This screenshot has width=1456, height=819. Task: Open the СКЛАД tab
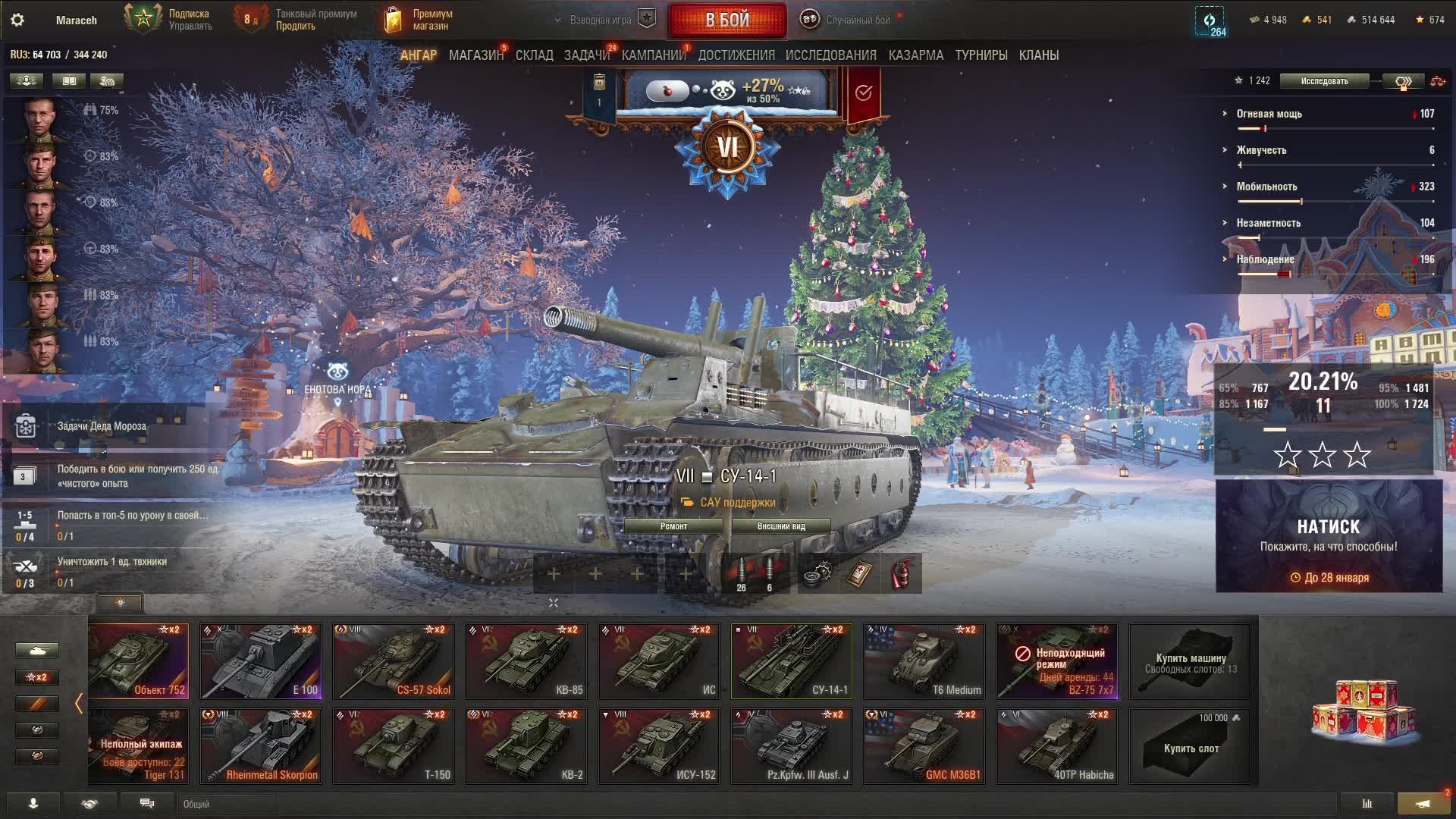tap(534, 55)
